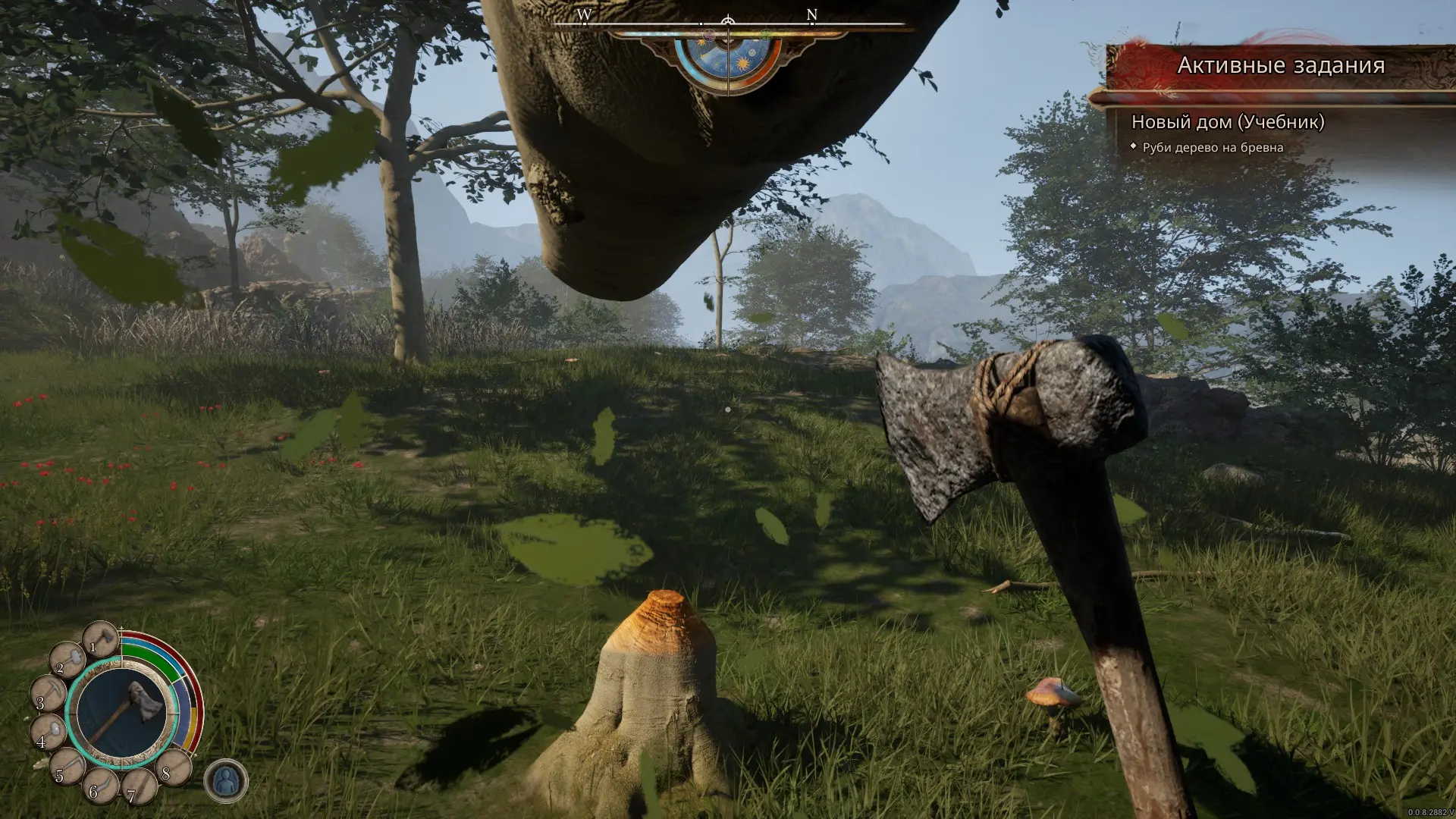
Task: Open the blue character silhouette icon
Action: click(x=226, y=781)
